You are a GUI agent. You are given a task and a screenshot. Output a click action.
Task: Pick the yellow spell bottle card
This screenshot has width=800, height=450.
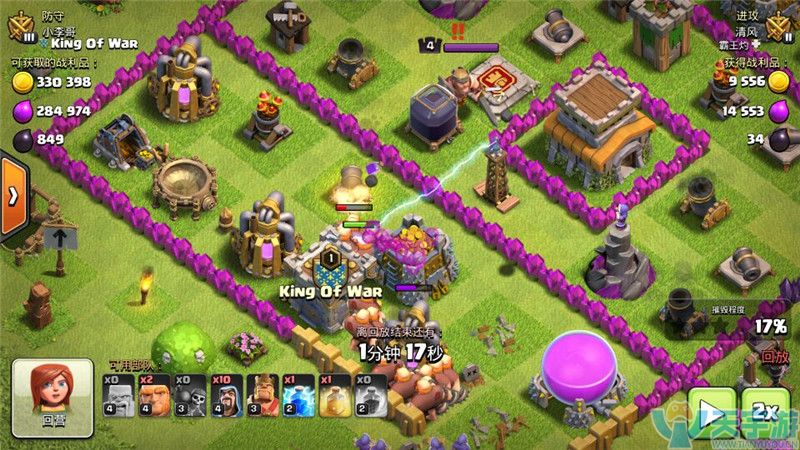(x=334, y=394)
